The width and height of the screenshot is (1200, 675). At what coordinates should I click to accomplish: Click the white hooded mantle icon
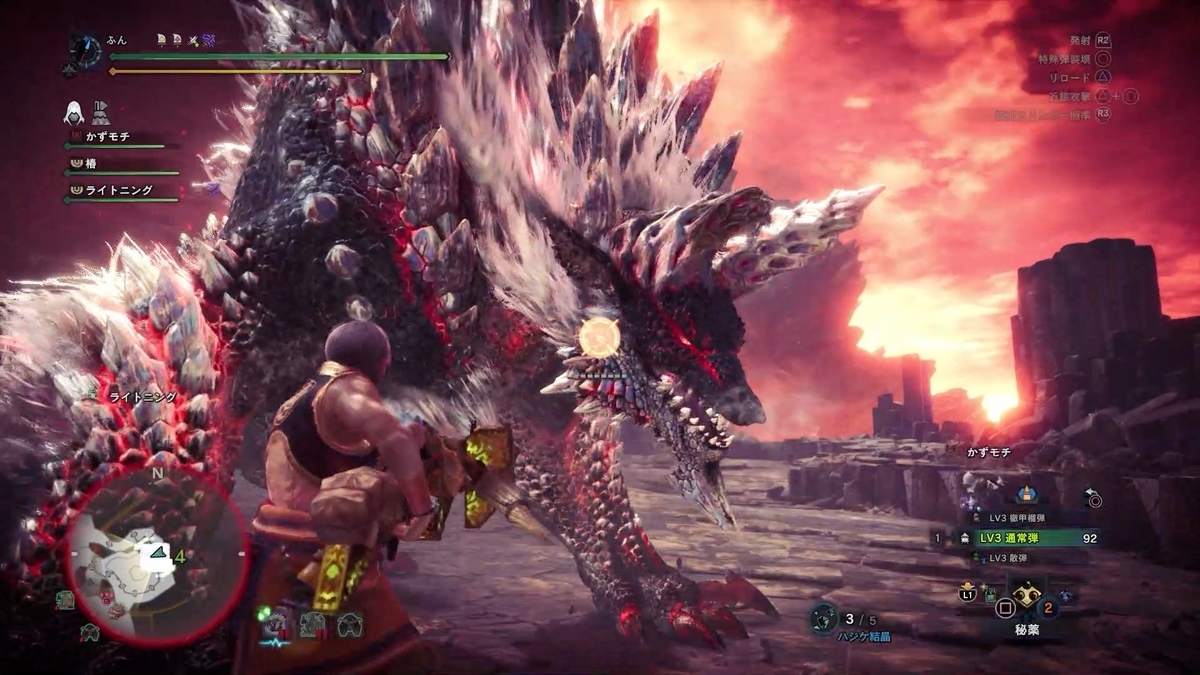pyautogui.click(x=74, y=111)
